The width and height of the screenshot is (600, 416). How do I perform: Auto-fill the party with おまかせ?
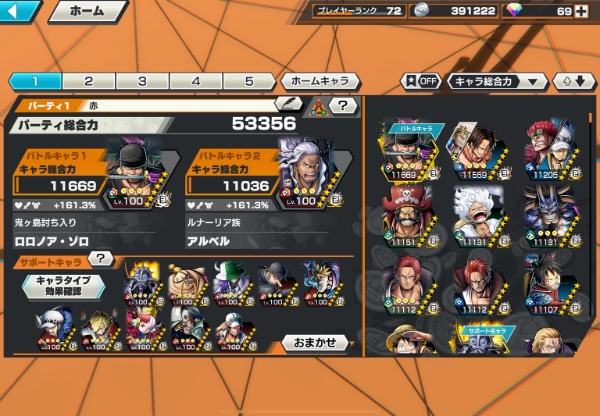point(315,342)
